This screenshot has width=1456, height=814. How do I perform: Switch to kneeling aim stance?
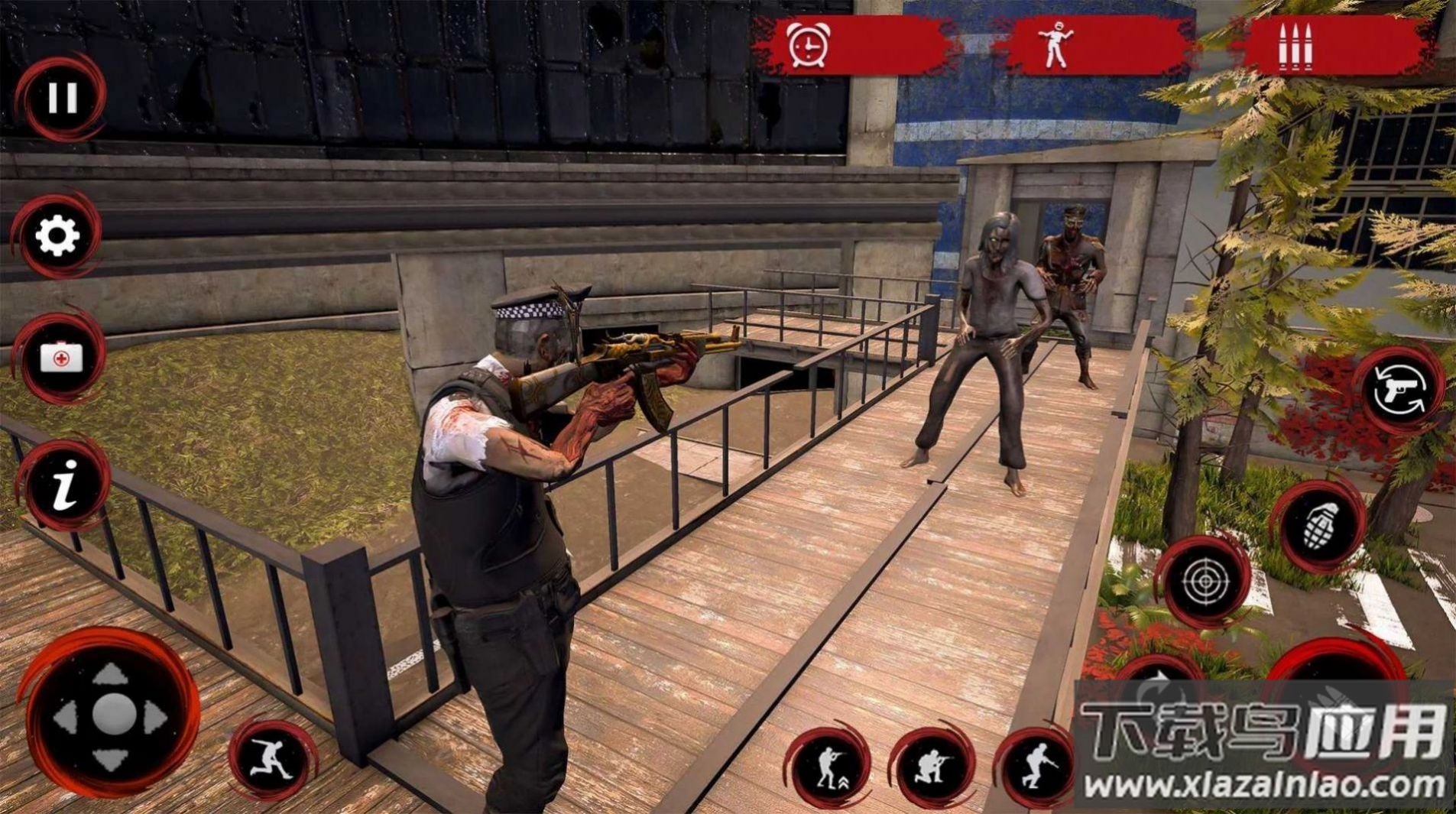click(x=932, y=766)
